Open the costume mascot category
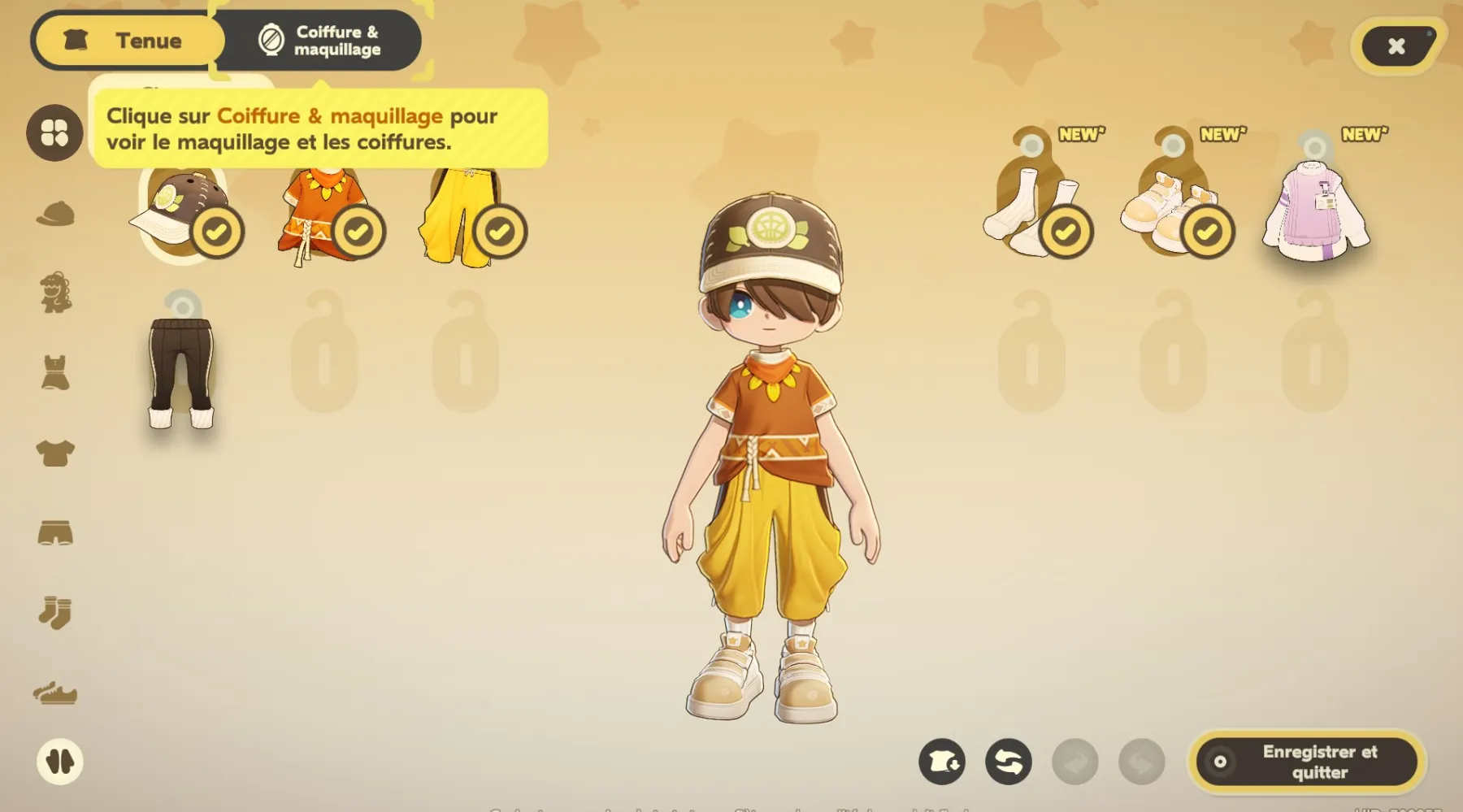Viewport: 1463px width, 812px height. pyautogui.click(x=55, y=293)
